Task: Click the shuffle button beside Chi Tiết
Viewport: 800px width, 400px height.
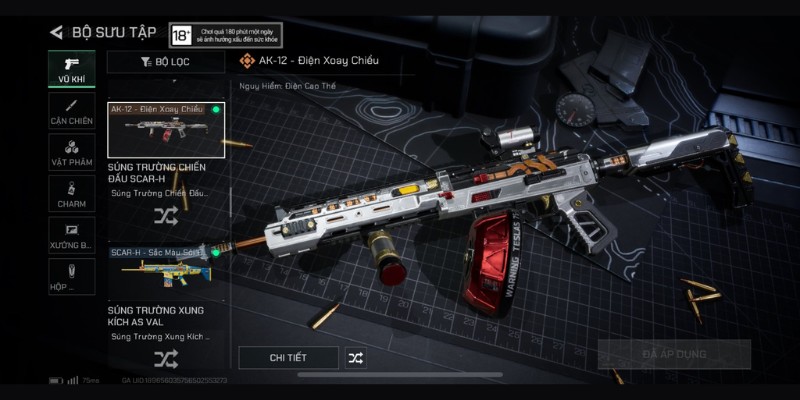Action: 356,357
